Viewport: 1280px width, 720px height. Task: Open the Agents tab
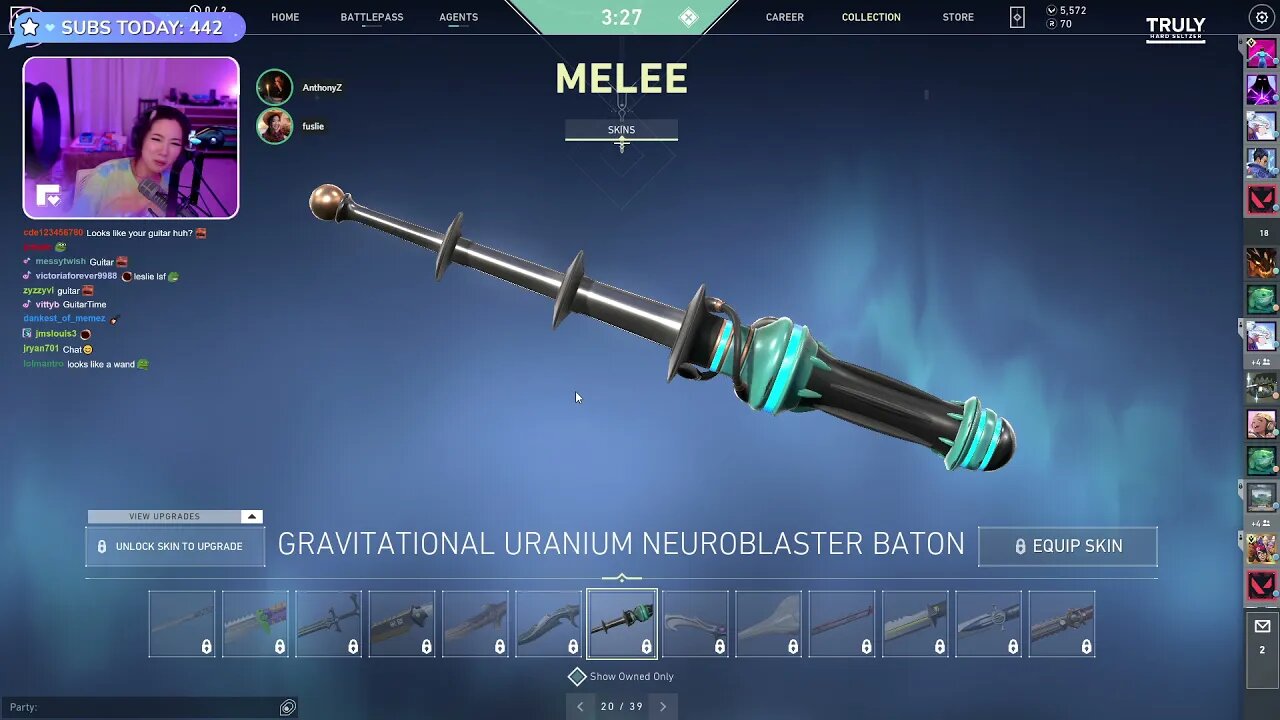point(458,17)
